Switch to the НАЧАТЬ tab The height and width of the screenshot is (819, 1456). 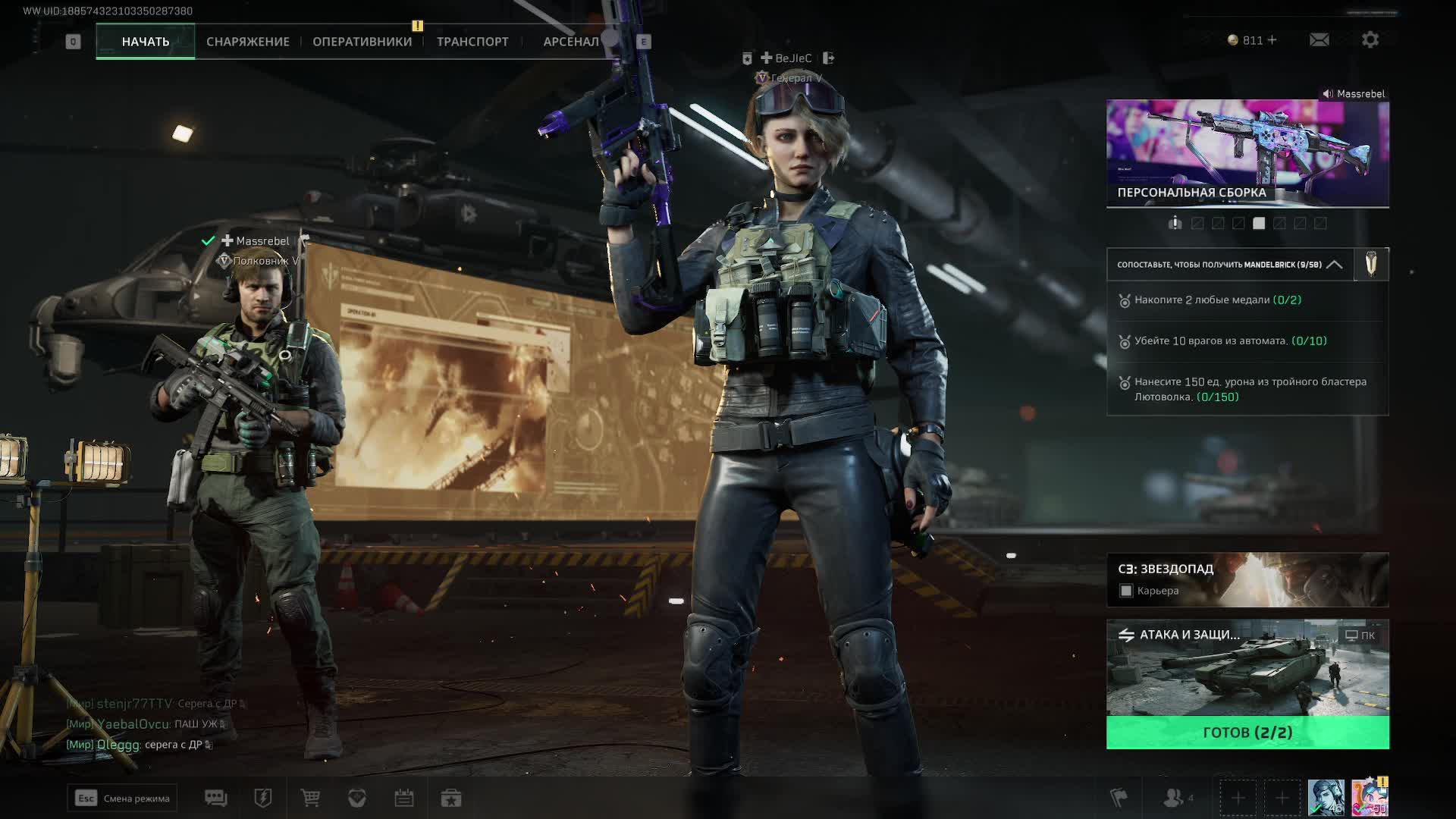click(x=146, y=42)
